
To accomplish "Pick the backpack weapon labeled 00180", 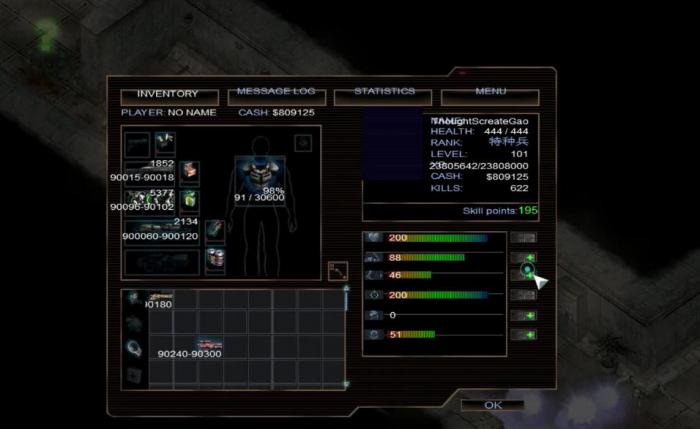I will pyautogui.click(x=160, y=298).
